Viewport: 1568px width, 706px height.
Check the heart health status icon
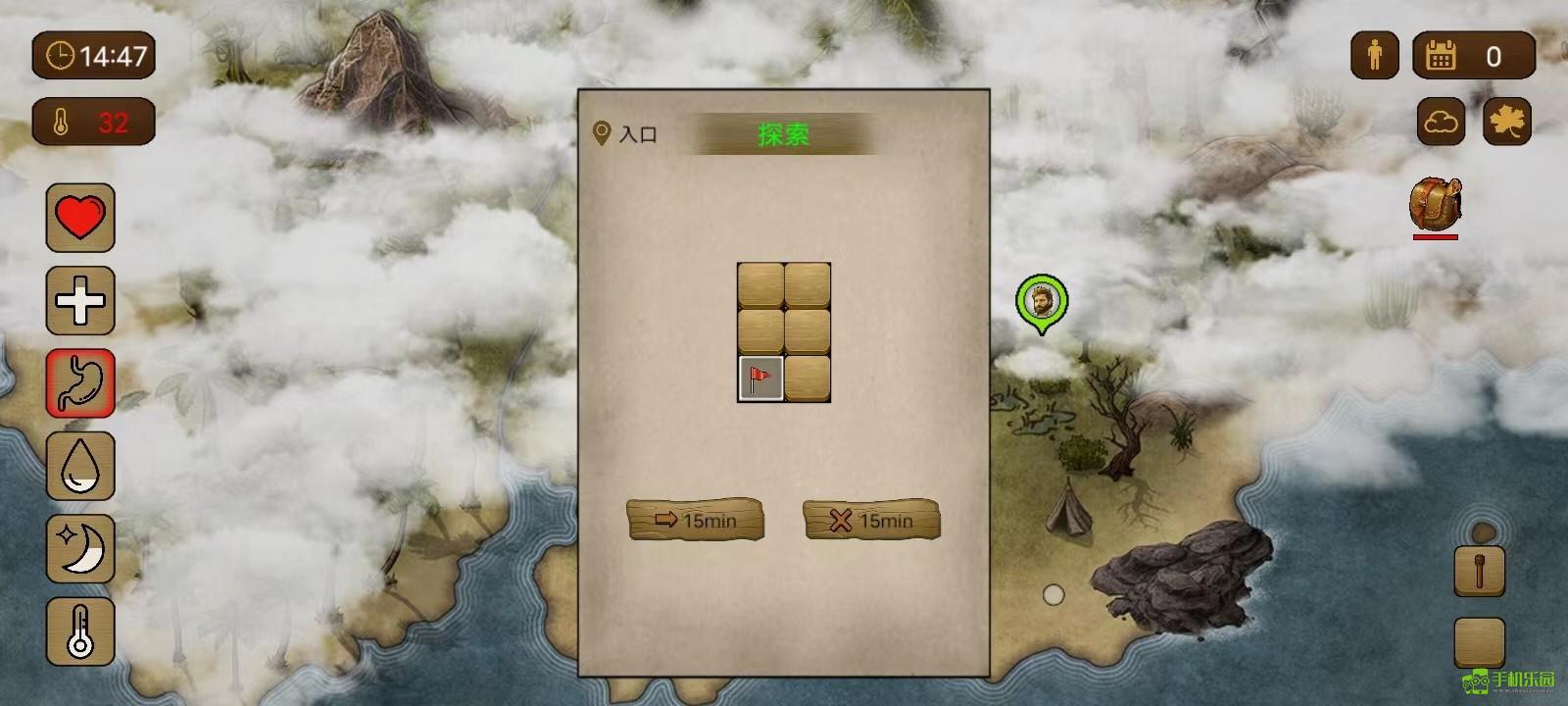click(x=80, y=217)
